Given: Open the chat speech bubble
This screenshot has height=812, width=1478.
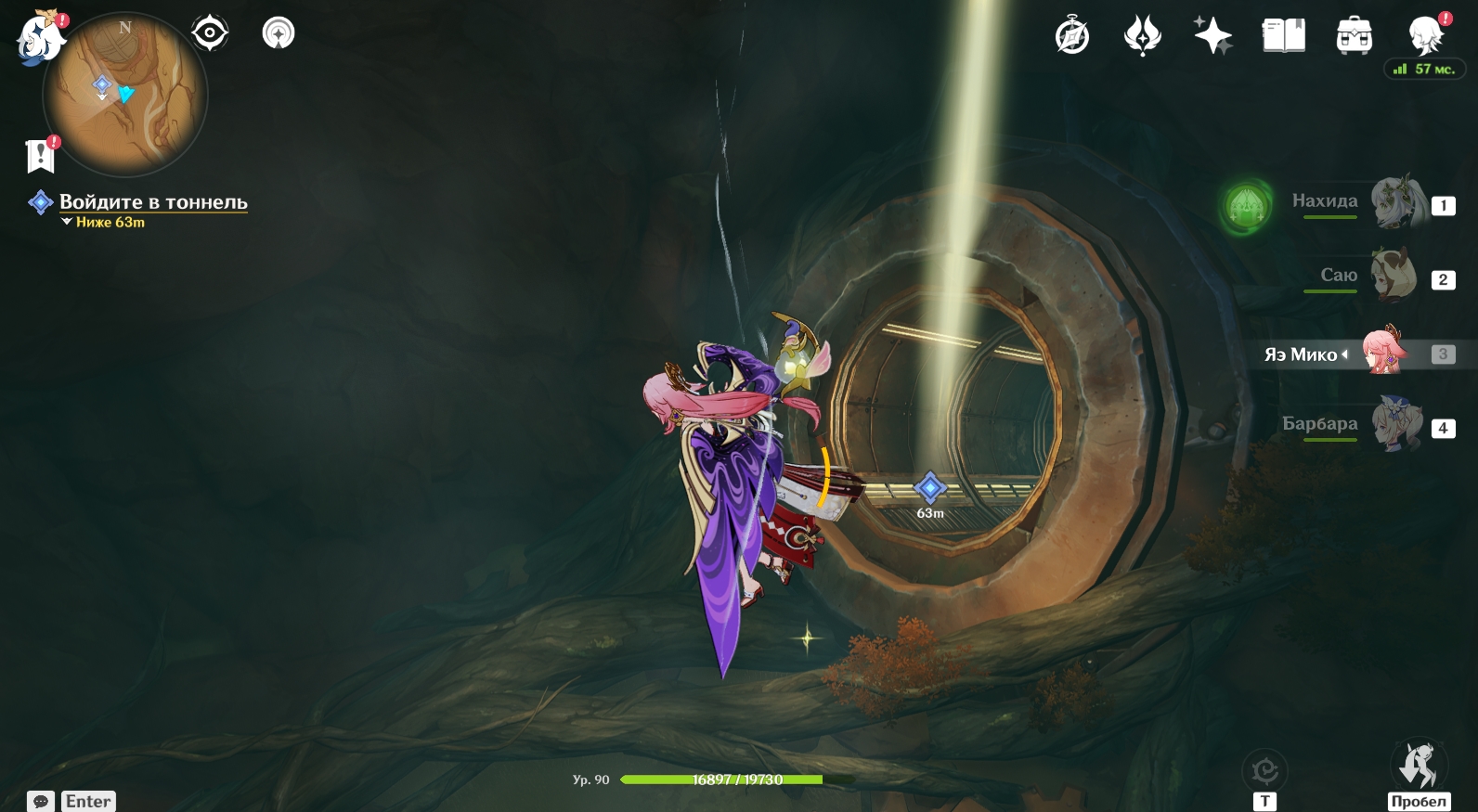Looking at the screenshot, I should 41,801.
